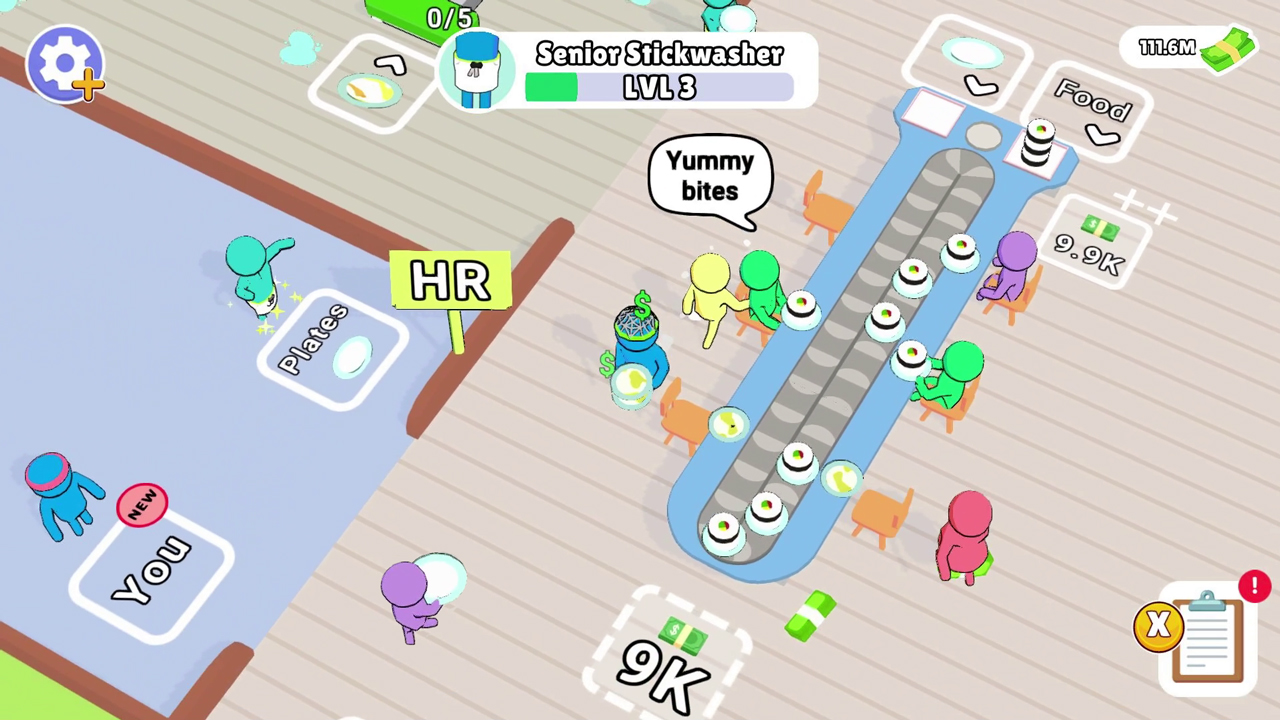
Task: Open the settings gear menu
Action: click(65, 62)
